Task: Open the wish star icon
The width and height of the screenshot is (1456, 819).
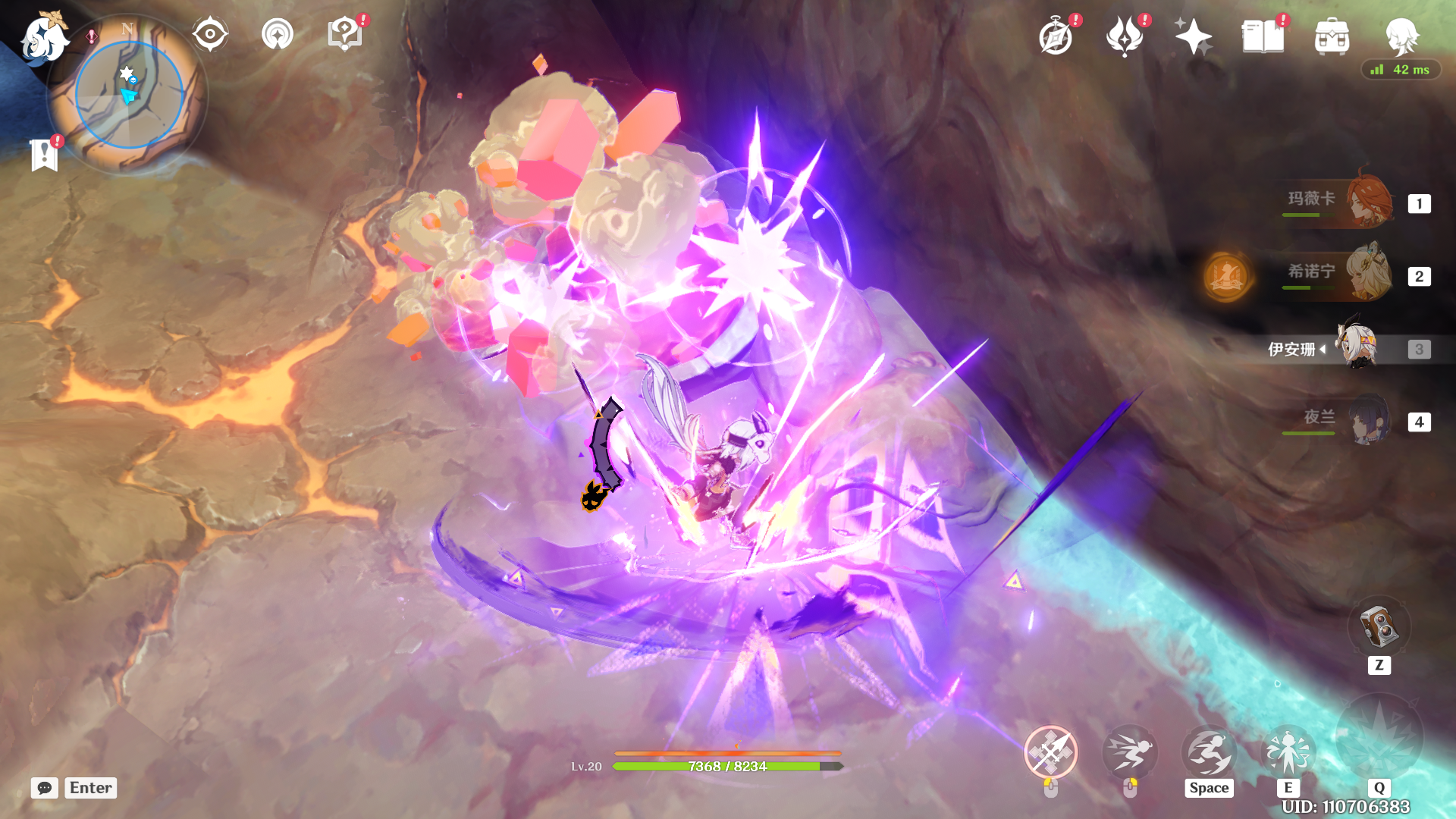Action: pos(1193,37)
